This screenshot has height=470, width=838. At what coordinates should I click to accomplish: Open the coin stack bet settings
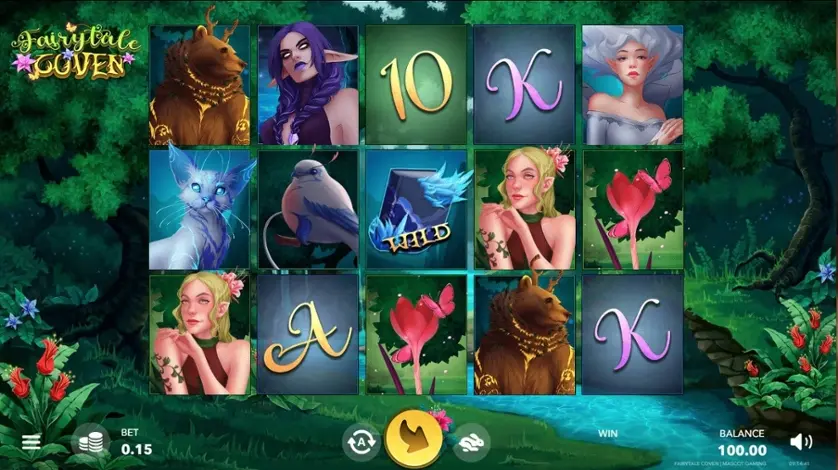click(x=90, y=442)
